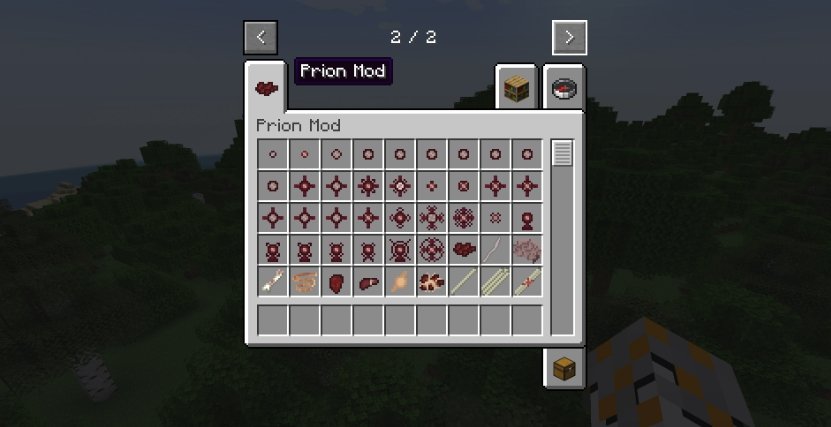The image size is (831, 427).
Task: Click the item list scrollbar handle
Action: coord(562,154)
